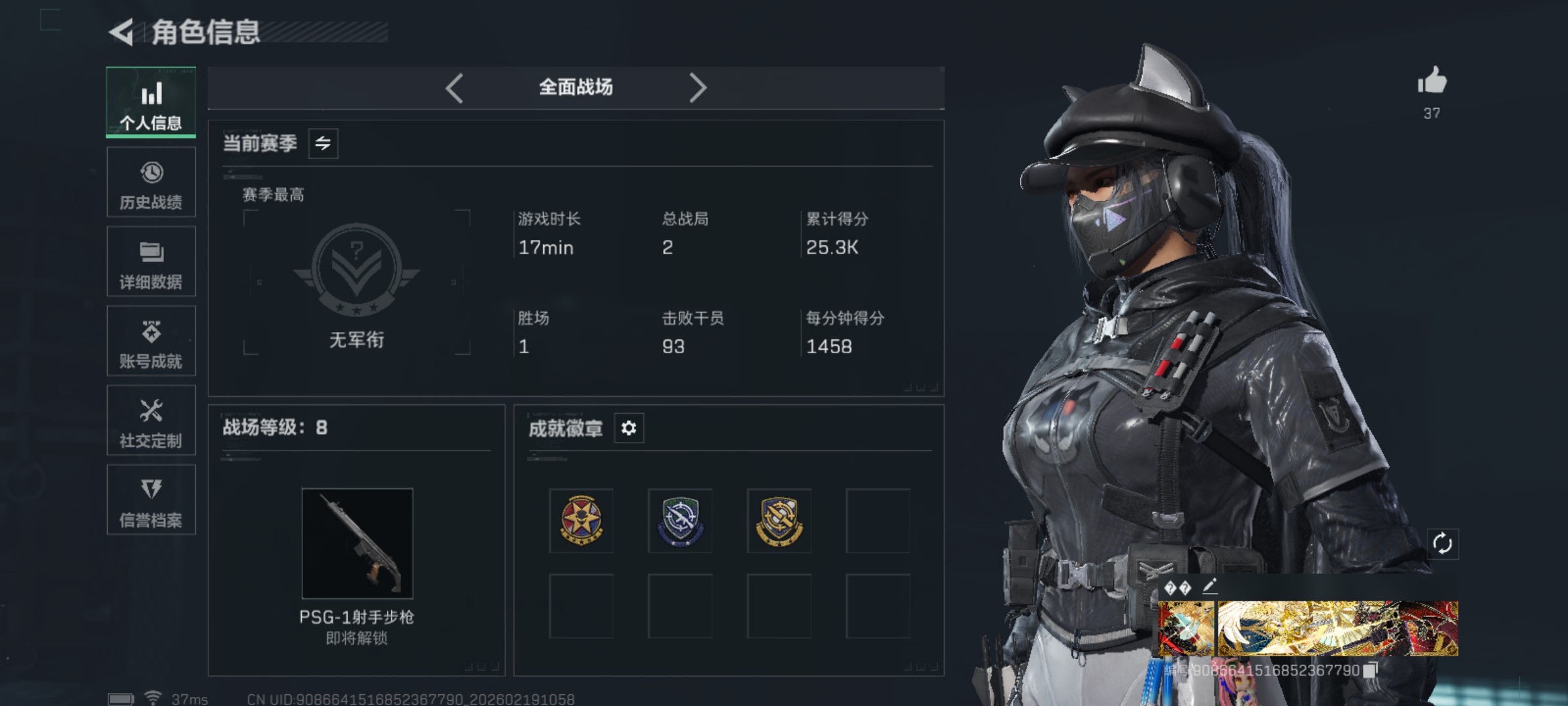Screen dimensions: 1568x706
Task: Click the rotate character model button
Action: [x=1442, y=543]
